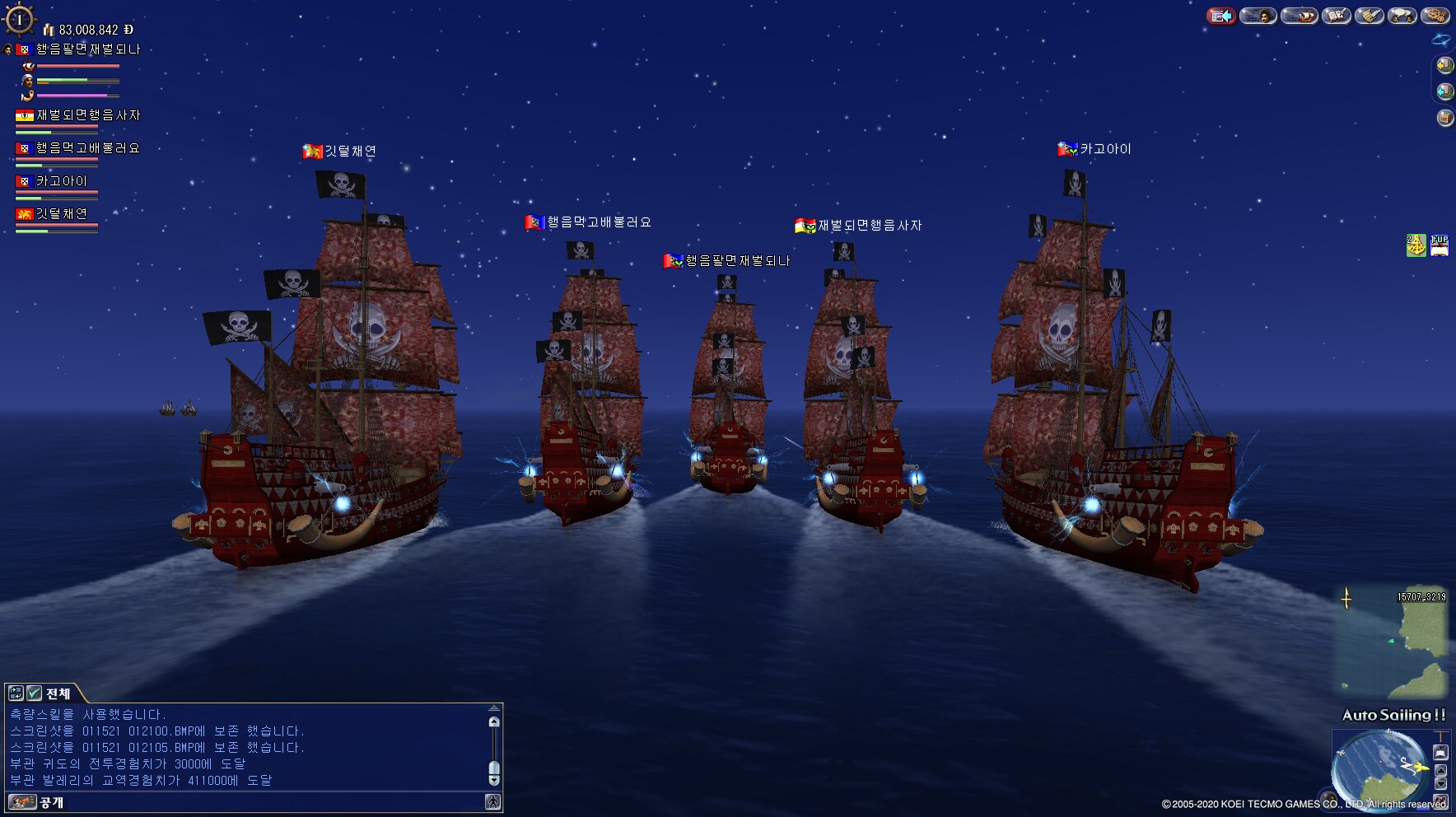Select party member 깃털채연 in fleet list
This screenshot has width=1456, height=817.
point(61,214)
